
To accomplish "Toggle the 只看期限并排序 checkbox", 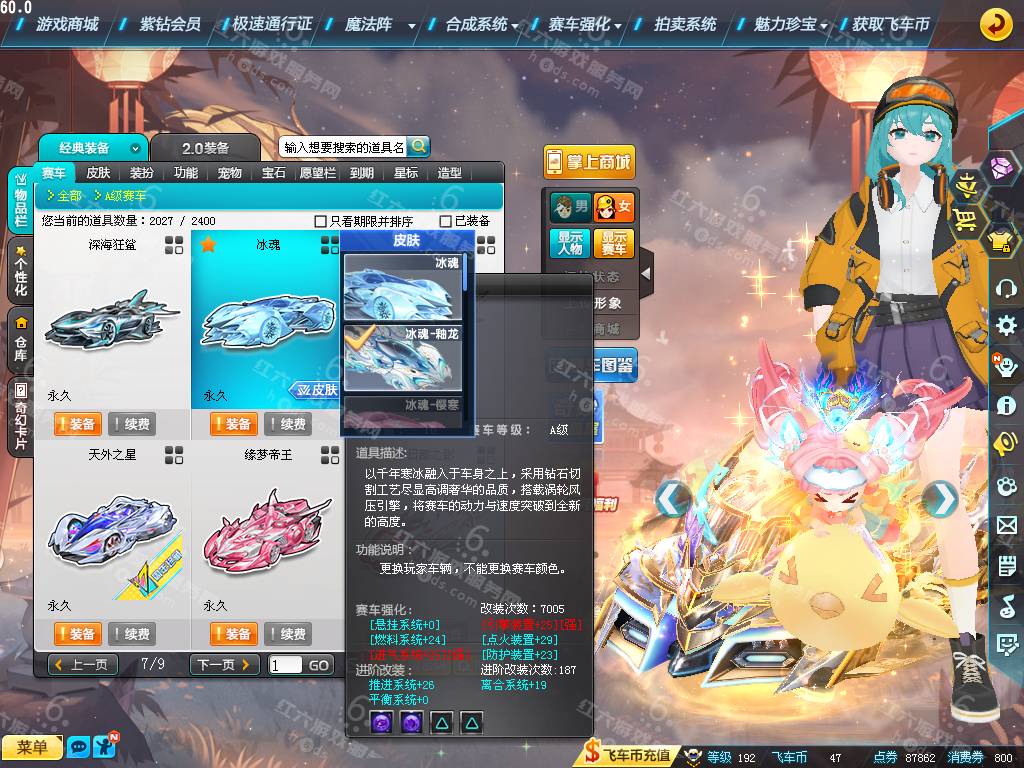I will pos(321,221).
